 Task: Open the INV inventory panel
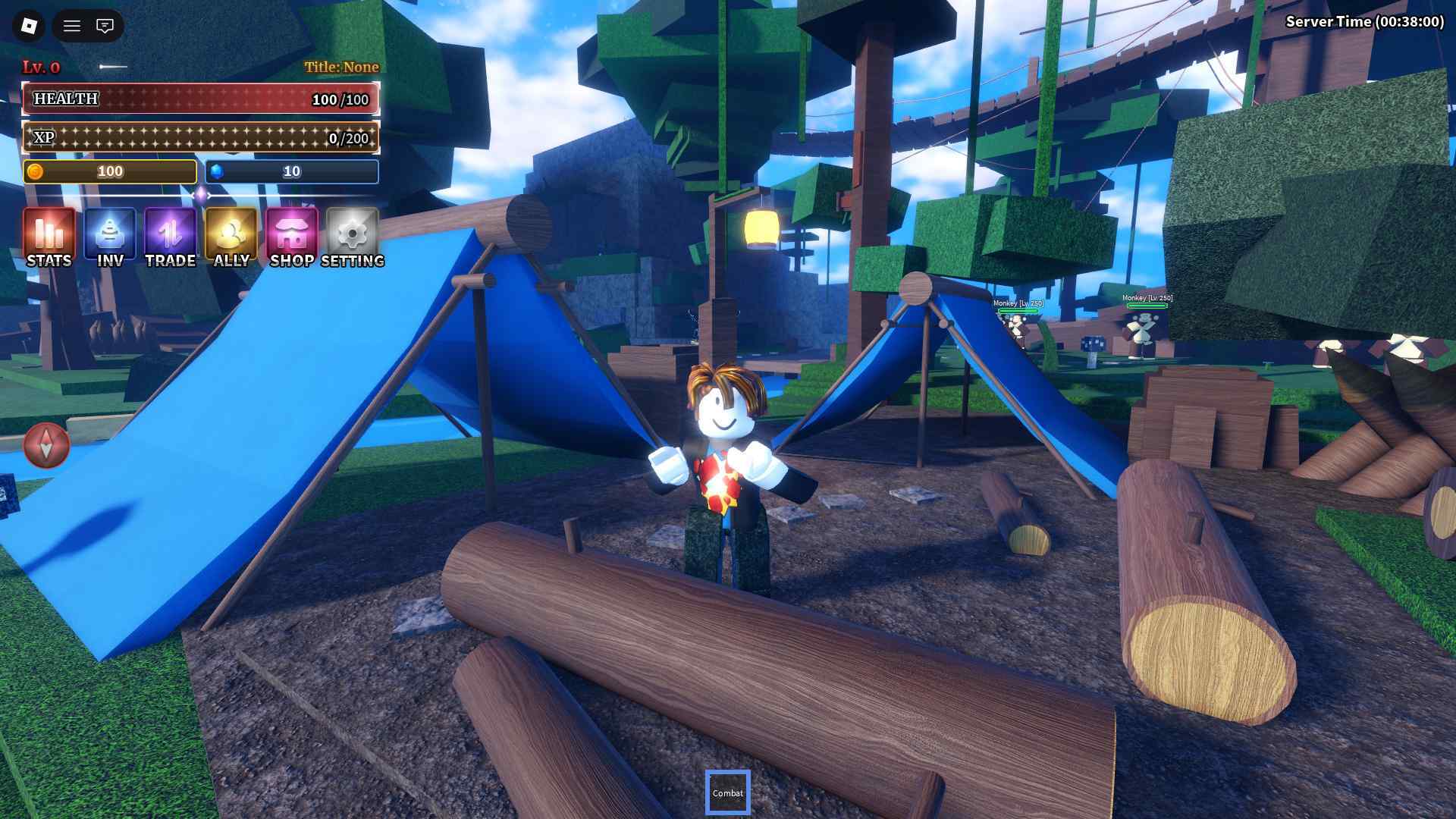(110, 237)
